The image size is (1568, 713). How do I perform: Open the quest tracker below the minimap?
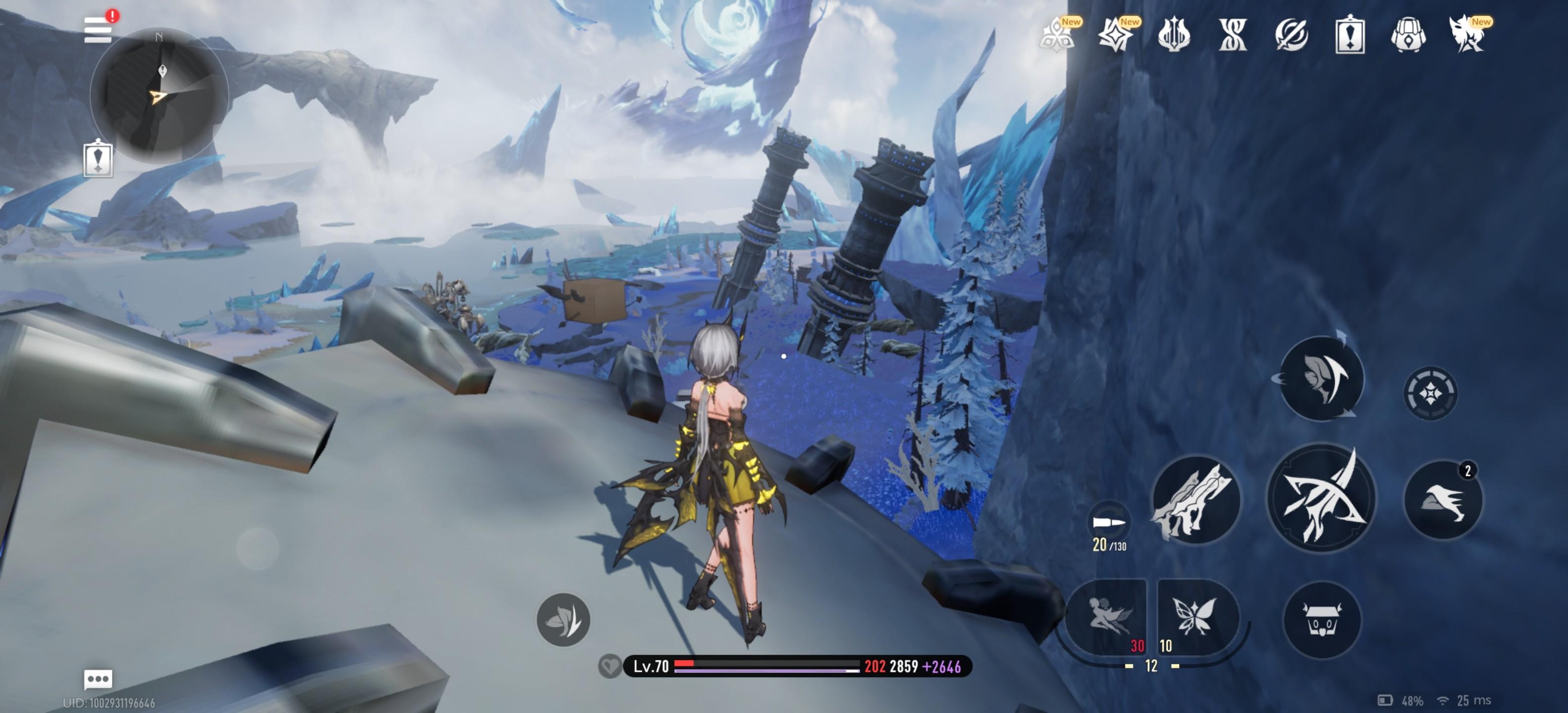tap(98, 159)
